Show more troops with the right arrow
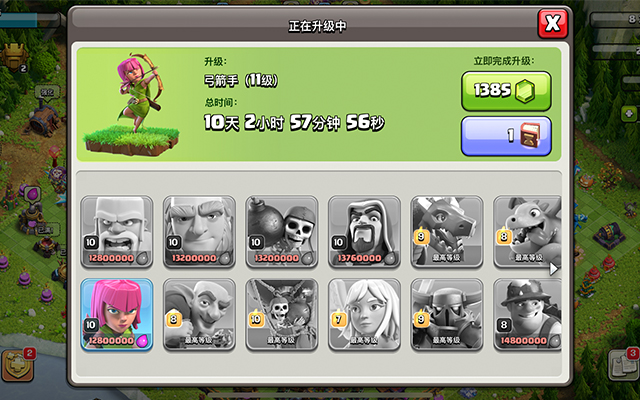This screenshot has width=640, height=400. pos(554,268)
